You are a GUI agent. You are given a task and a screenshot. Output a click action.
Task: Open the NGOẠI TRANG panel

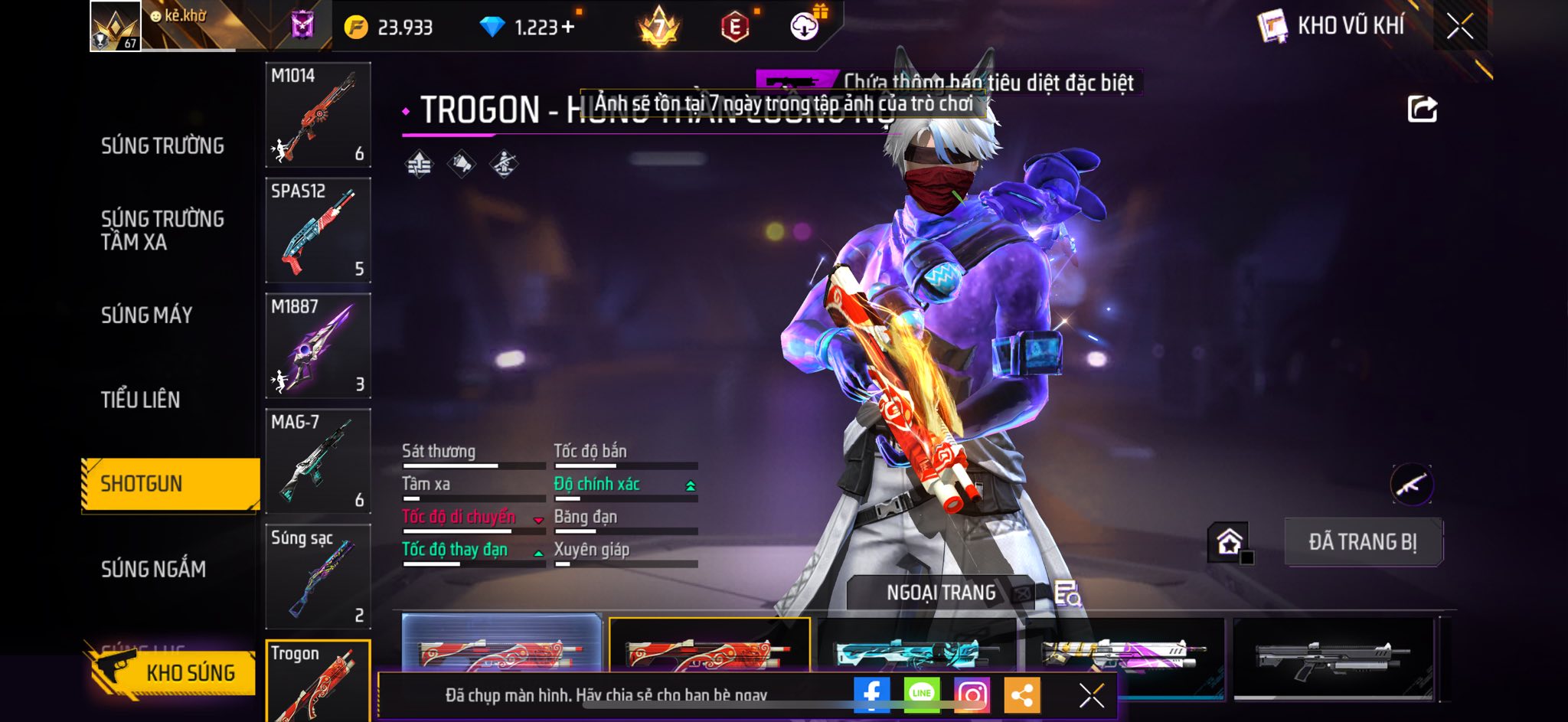tap(941, 593)
